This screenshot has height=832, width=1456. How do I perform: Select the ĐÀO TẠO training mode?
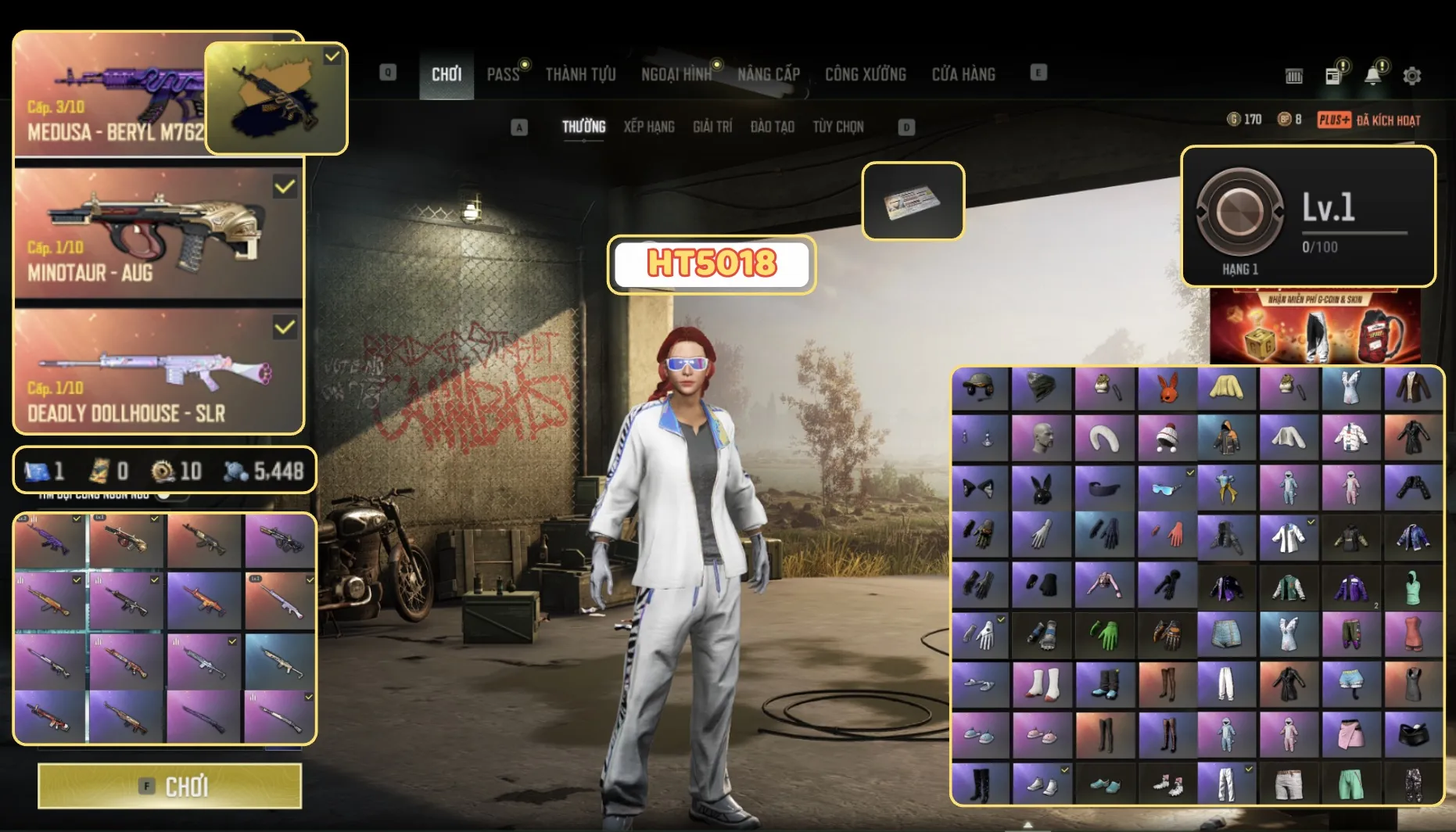772,127
